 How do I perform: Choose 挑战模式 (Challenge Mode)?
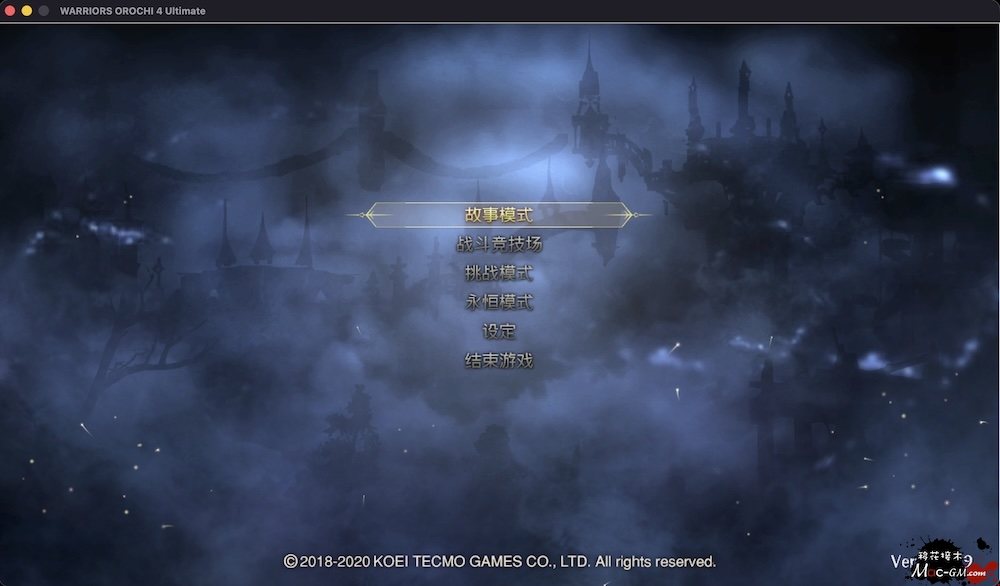click(499, 272)
